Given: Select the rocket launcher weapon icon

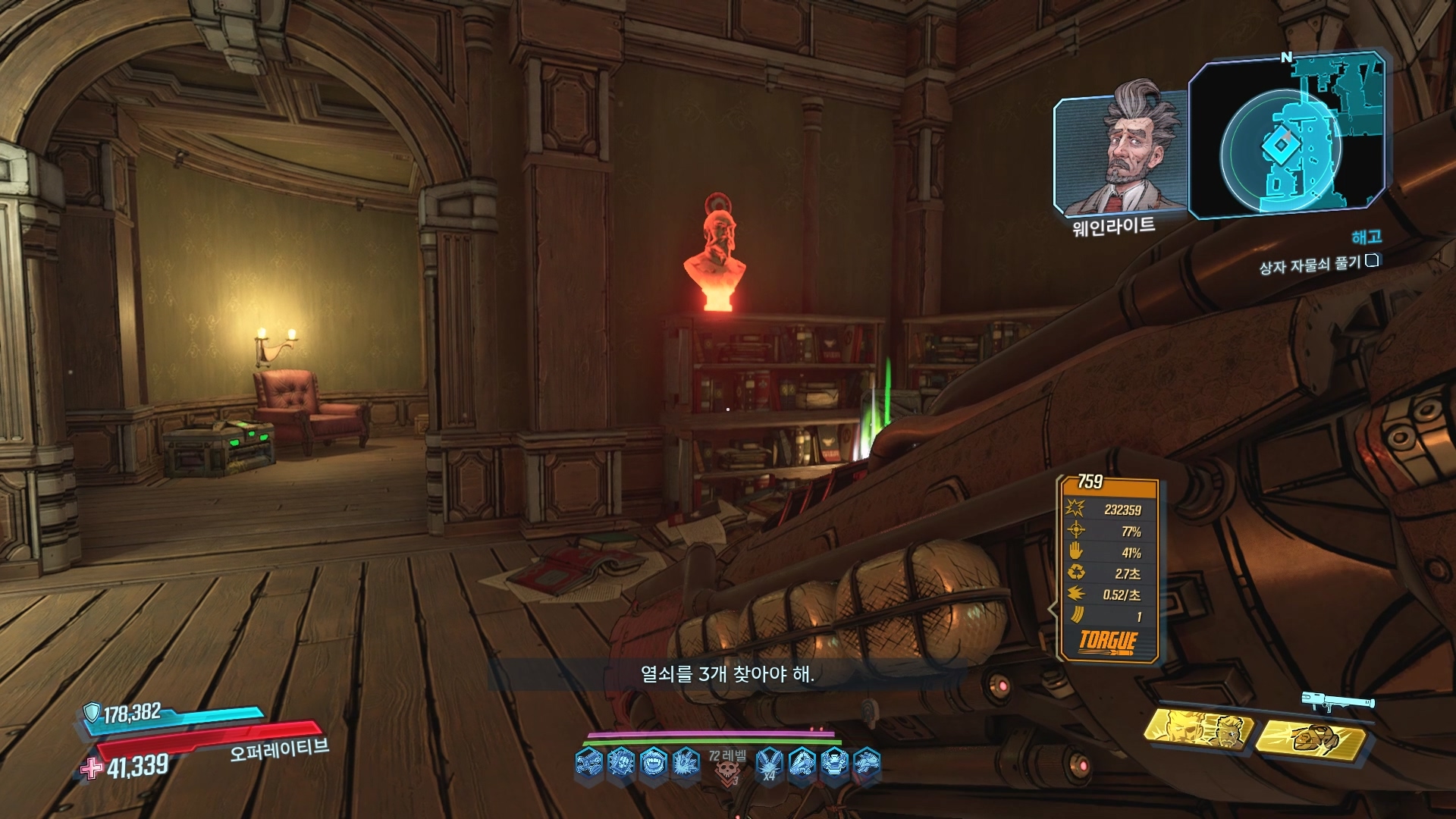Looking at the screenshot, I should [1338, 701].
